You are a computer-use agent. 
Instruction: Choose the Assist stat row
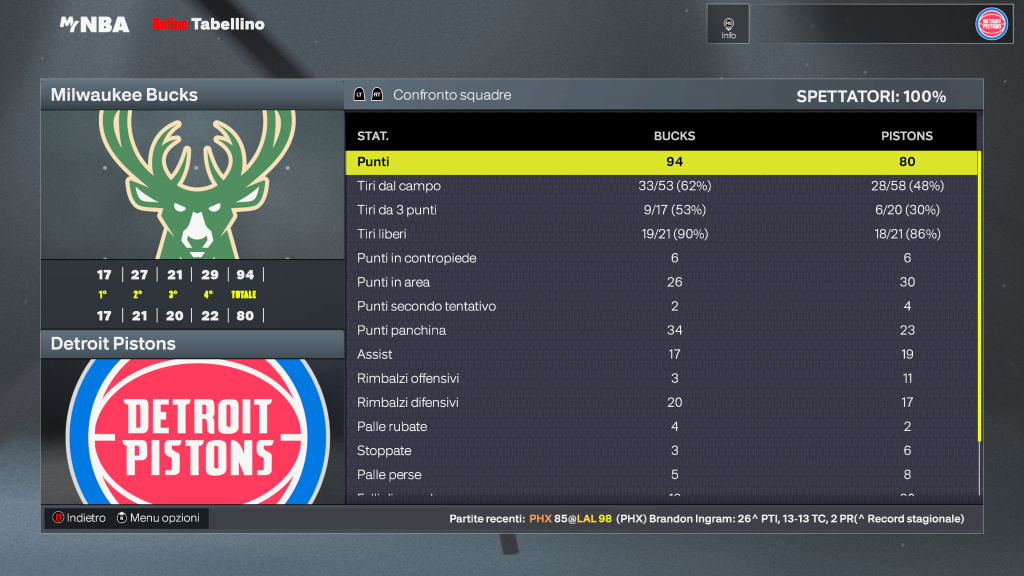(660, 354)
